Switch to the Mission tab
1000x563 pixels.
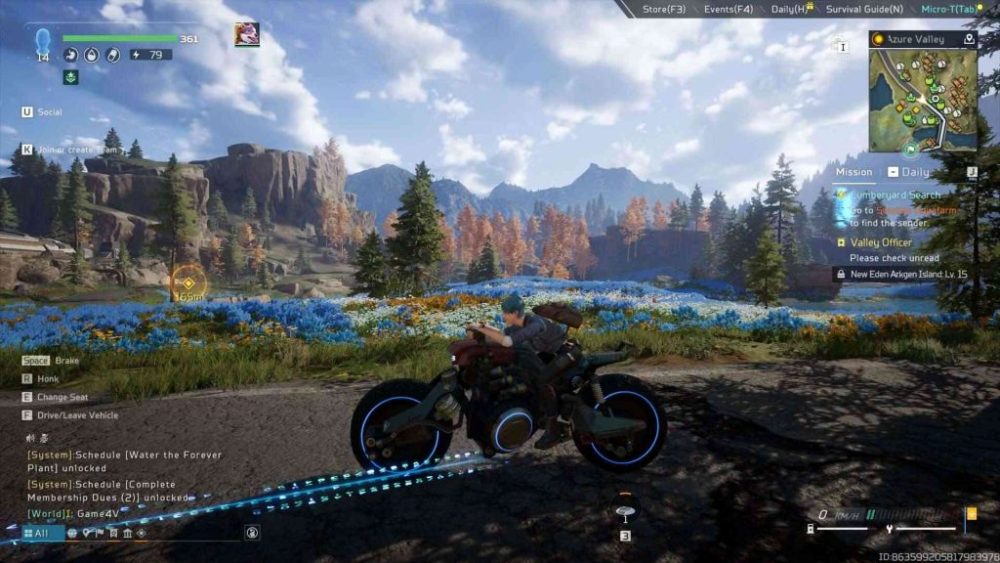pos(854,172)
